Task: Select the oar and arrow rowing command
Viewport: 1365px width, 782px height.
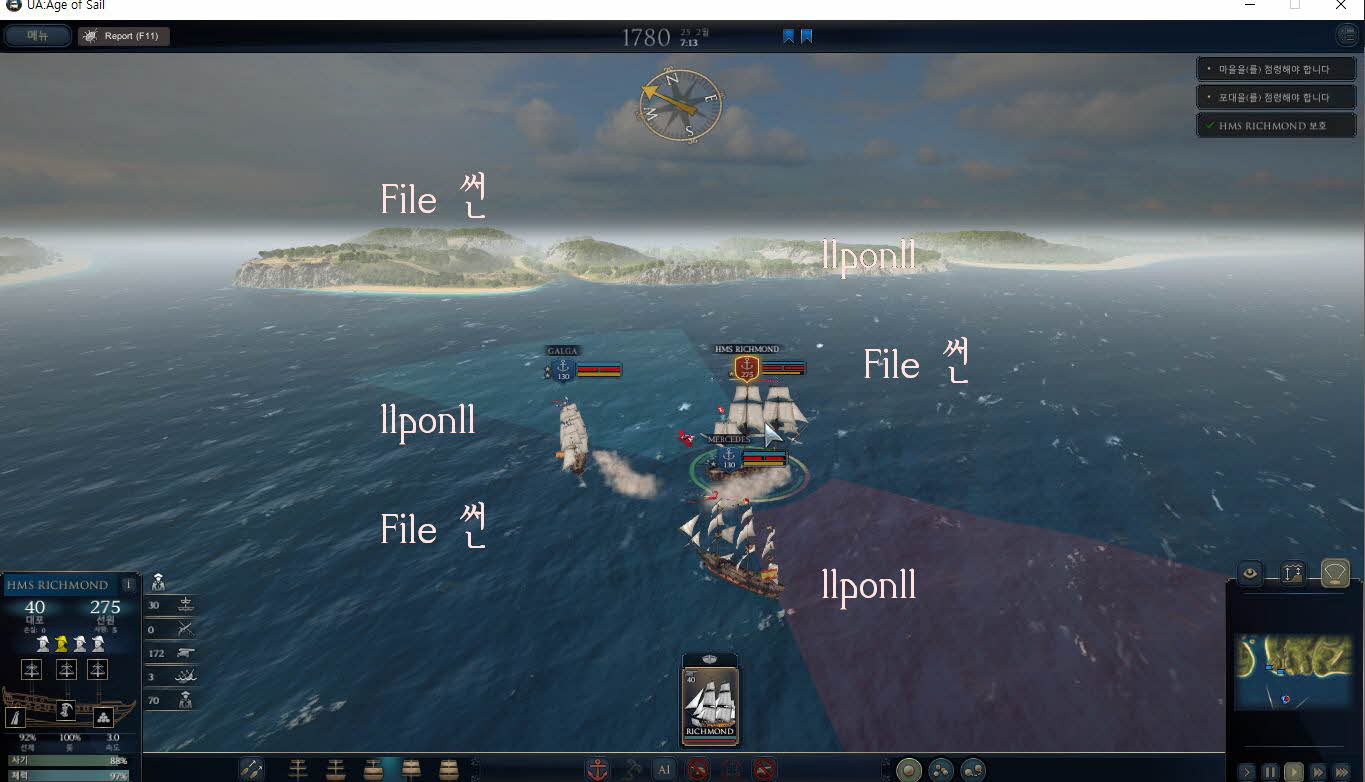Action: point(251,769)
